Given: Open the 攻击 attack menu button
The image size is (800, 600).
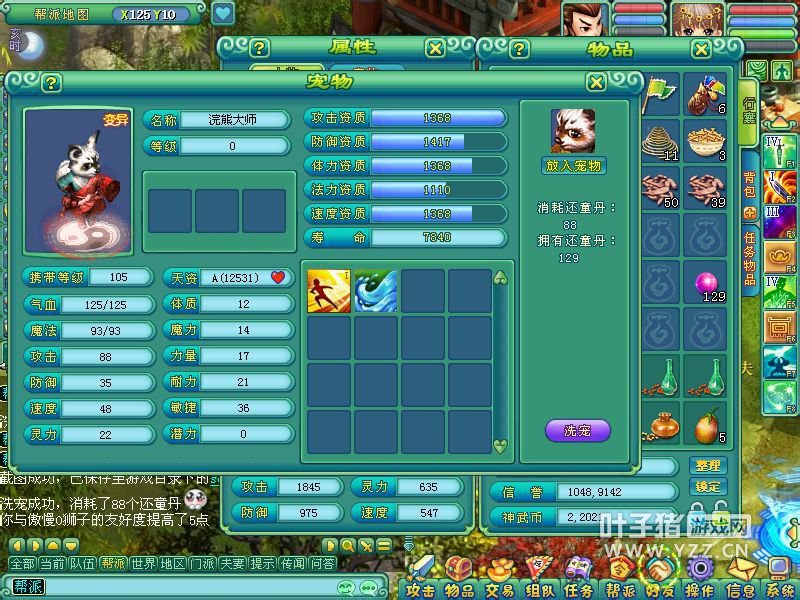Looking at the screenshot, I should coord(421,590).
